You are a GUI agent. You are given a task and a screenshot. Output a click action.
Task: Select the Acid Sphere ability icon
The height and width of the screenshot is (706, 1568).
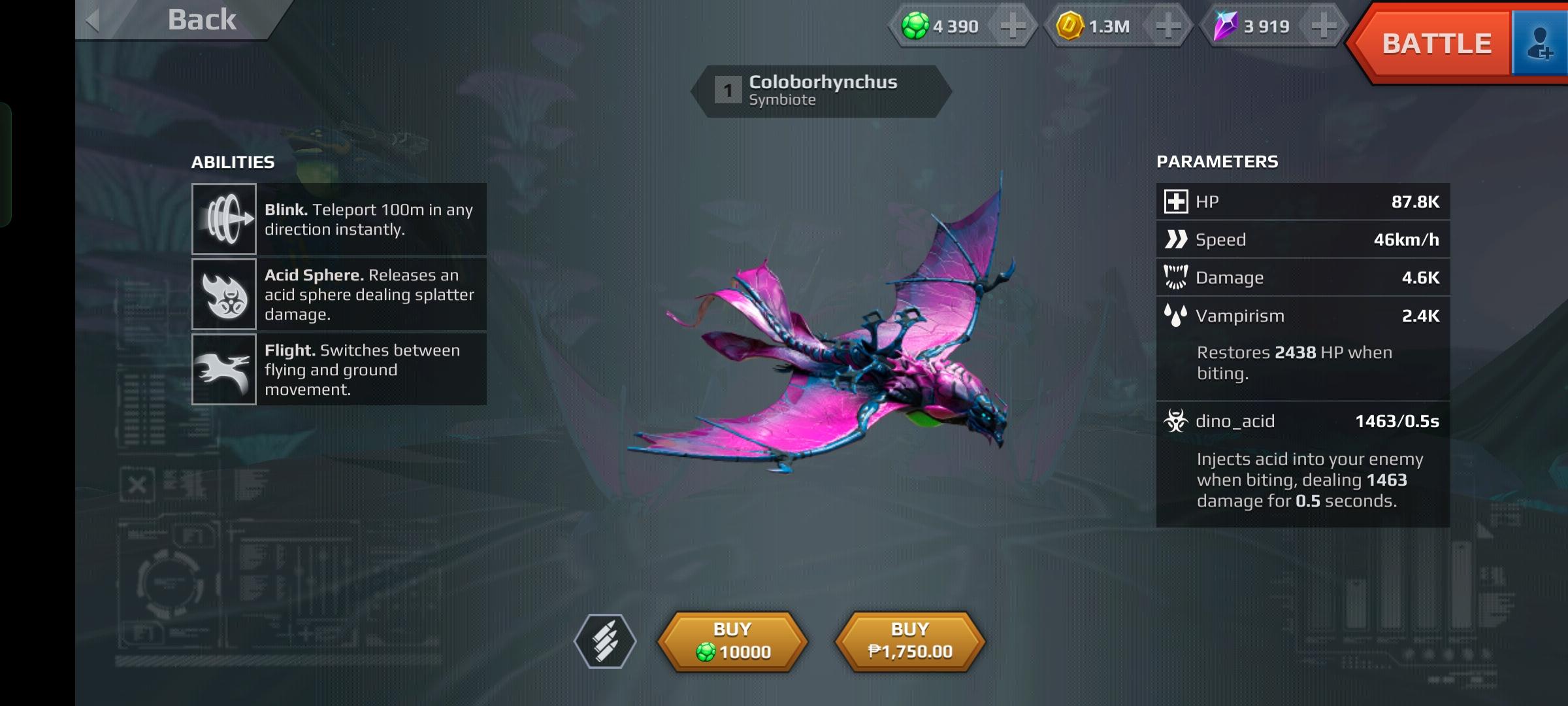click(x=223, y=294)
